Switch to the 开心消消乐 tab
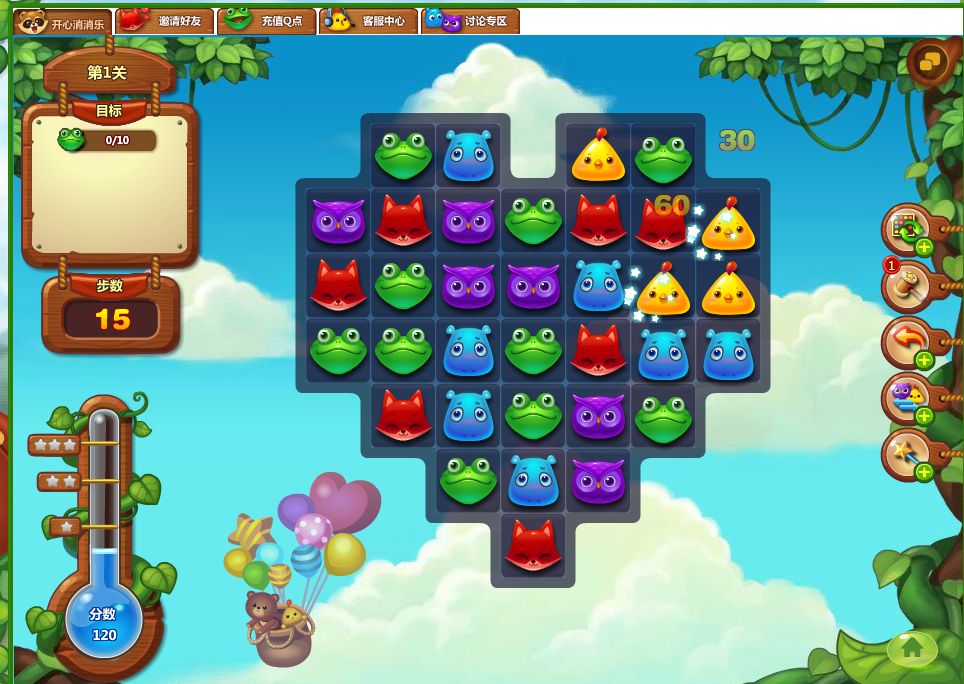 click(x=62, y=21)
